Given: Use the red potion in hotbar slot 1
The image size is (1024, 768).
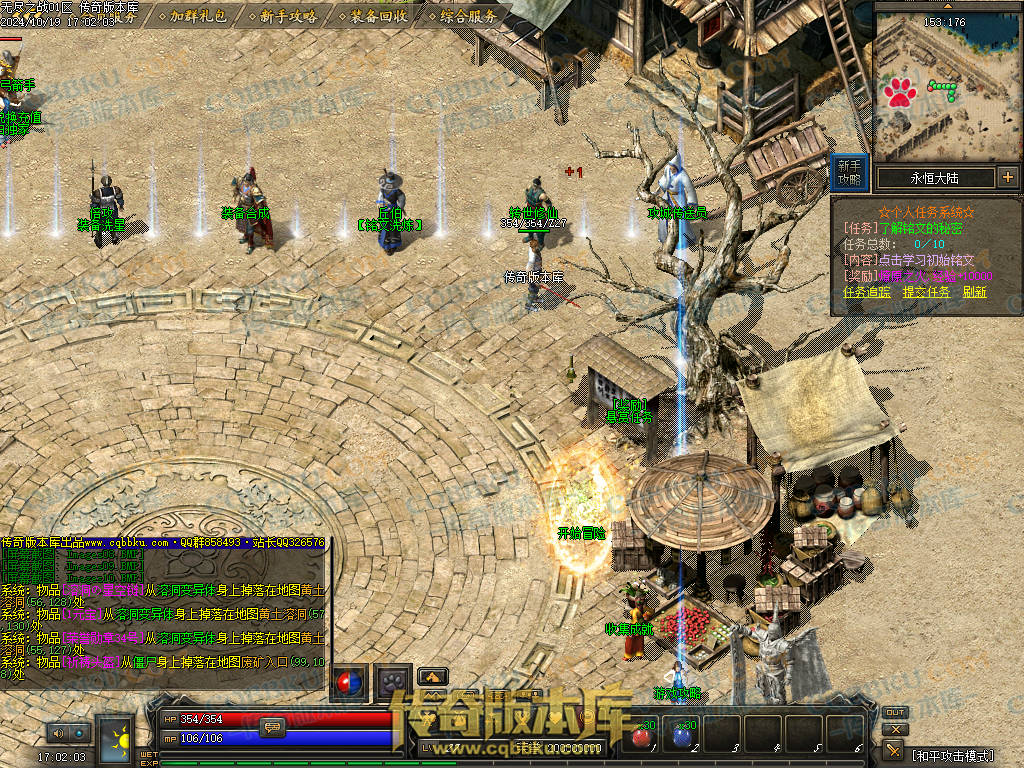Looking at the screenshot, I should point(641,736).
